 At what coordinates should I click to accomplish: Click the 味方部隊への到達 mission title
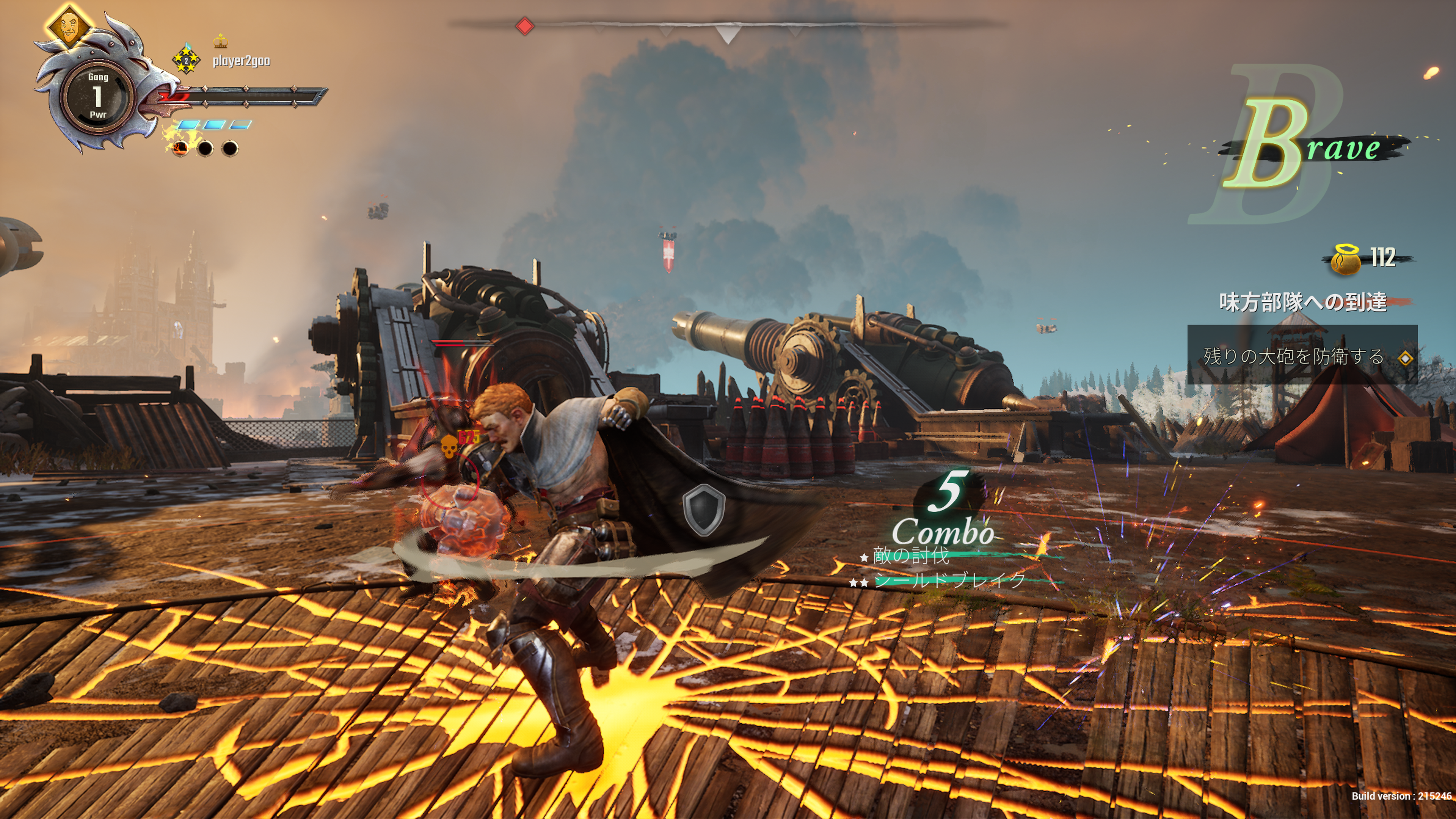(1302, 303)
